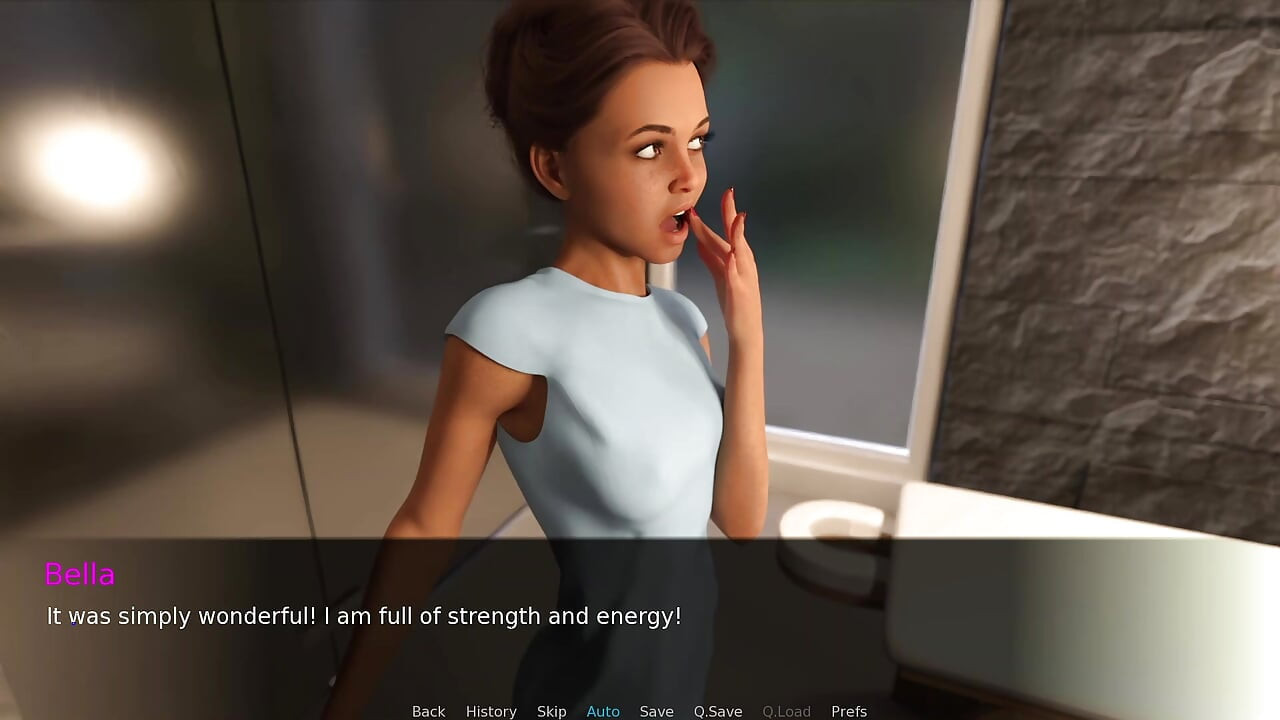Click the dialogue text to advance
1280x720 pixels.
pyautogui.click(x=362, y=616)
